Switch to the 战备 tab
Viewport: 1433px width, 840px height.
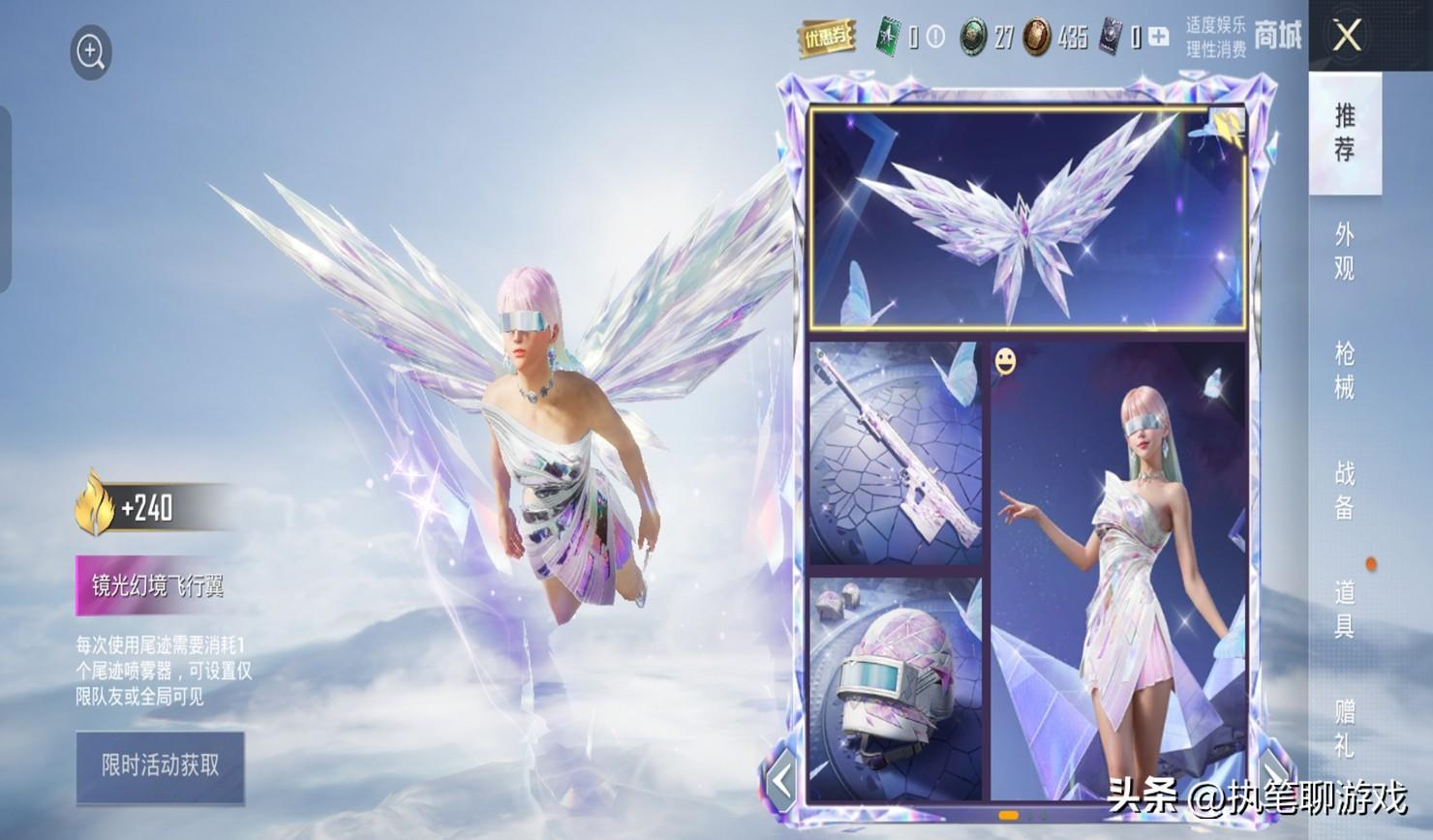pos(1345,491)
